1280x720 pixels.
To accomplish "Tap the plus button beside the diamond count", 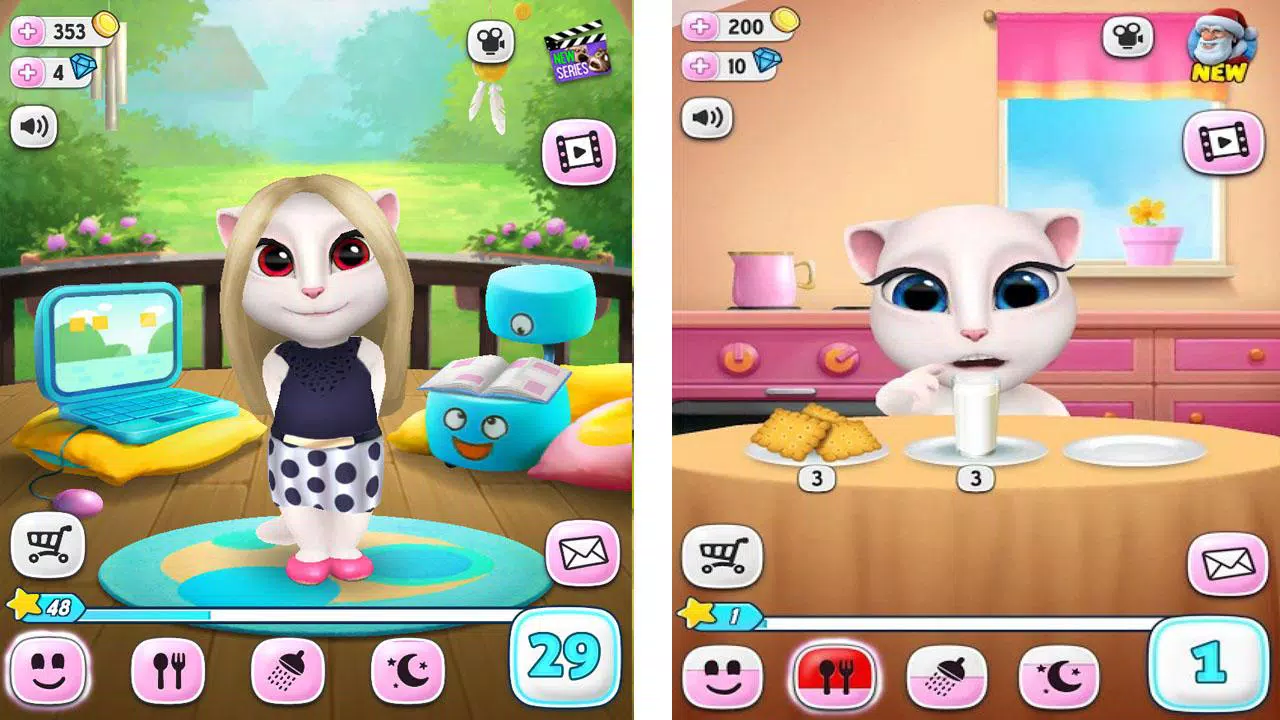I will tap(27, 71).
